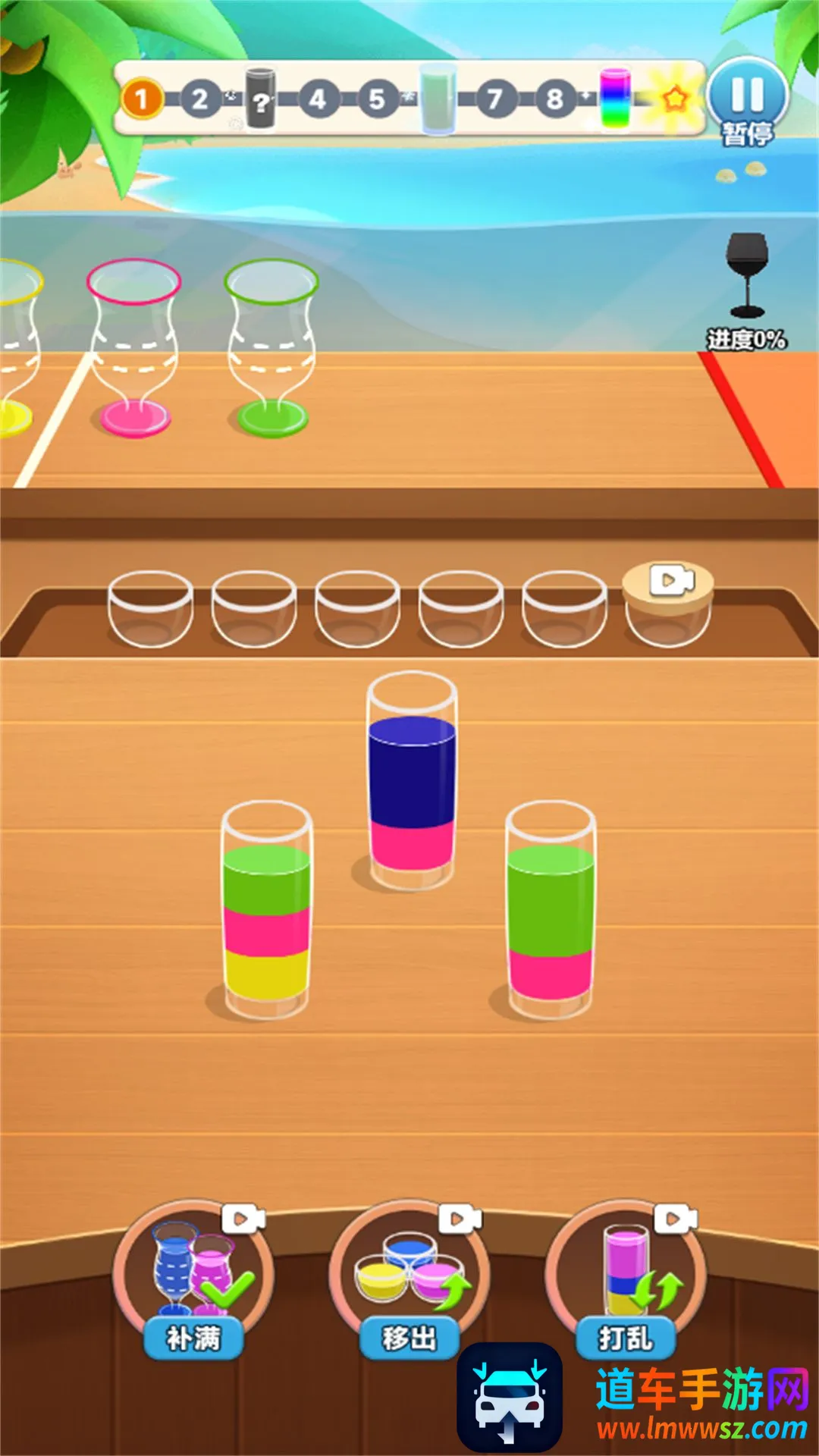Choose the glass with green over pink
Image resolution: width=819 pixels, height=1456 pixels.
551,910
